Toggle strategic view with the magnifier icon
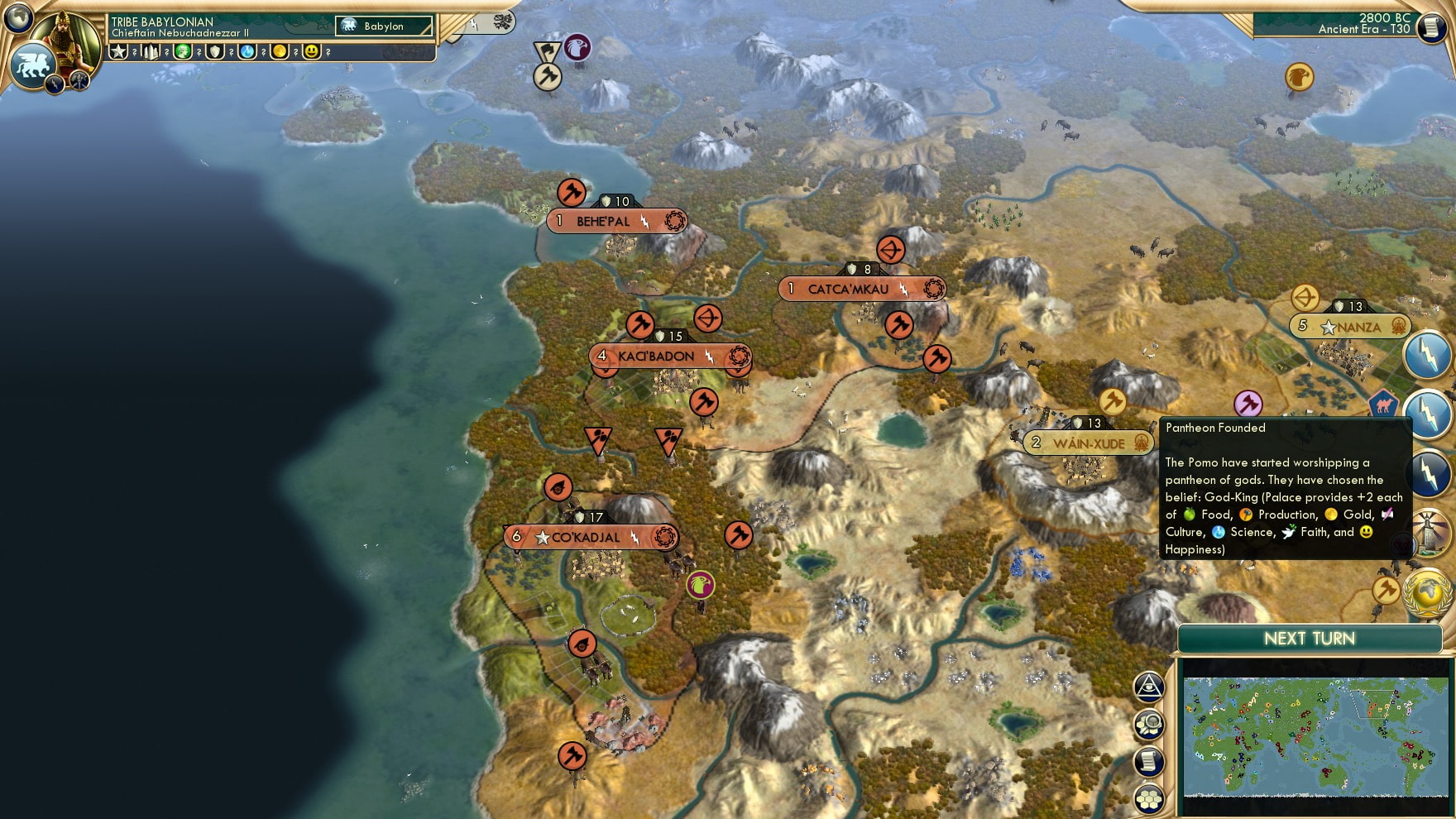Image resolution: width=1456 pixels, height=819 pixels. [1149, 722]
